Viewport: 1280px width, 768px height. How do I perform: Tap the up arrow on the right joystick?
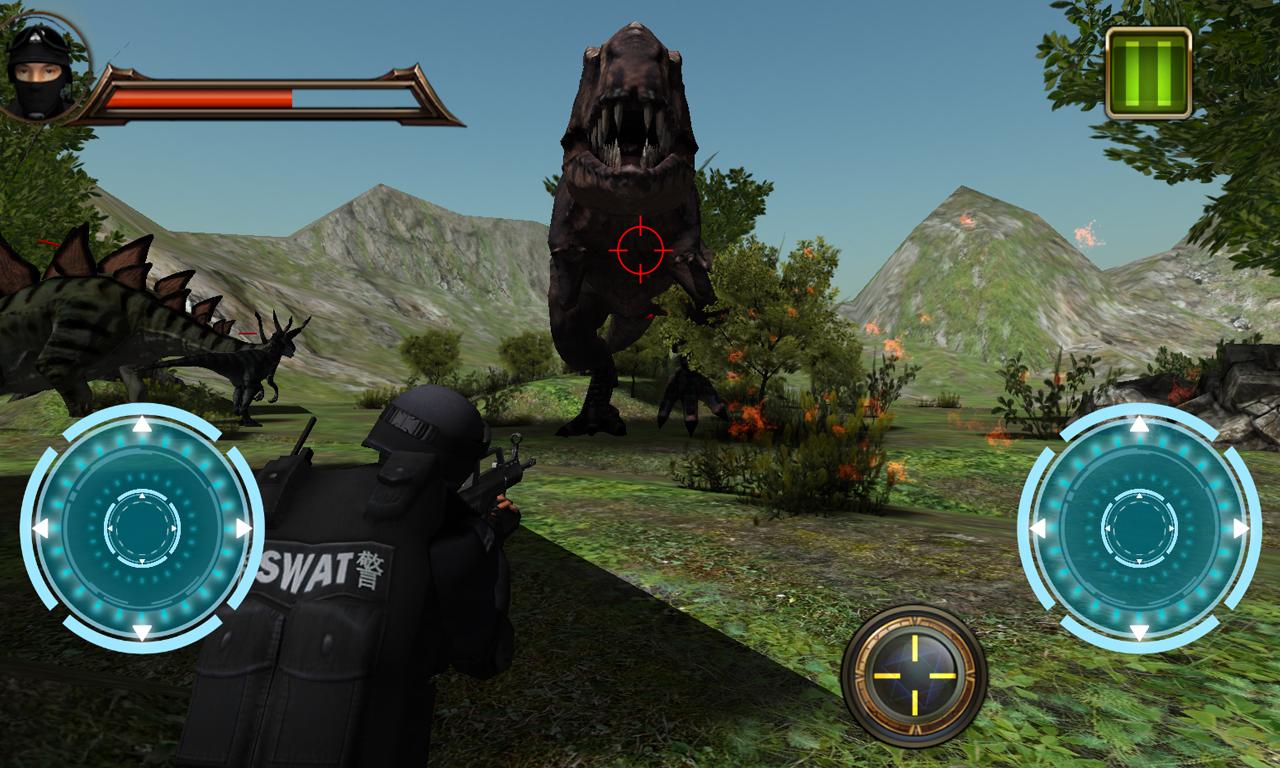coord(1139,426)
